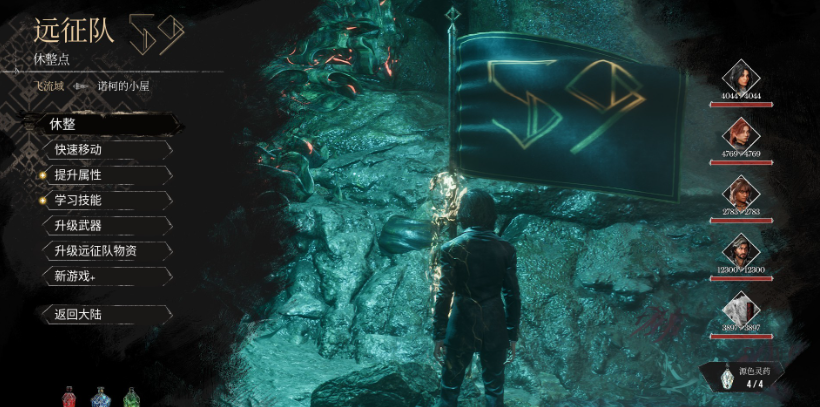Screen dimensions: 820x407
Task: Click the green potion bottle icon
Action: click(x=130, y=396)
